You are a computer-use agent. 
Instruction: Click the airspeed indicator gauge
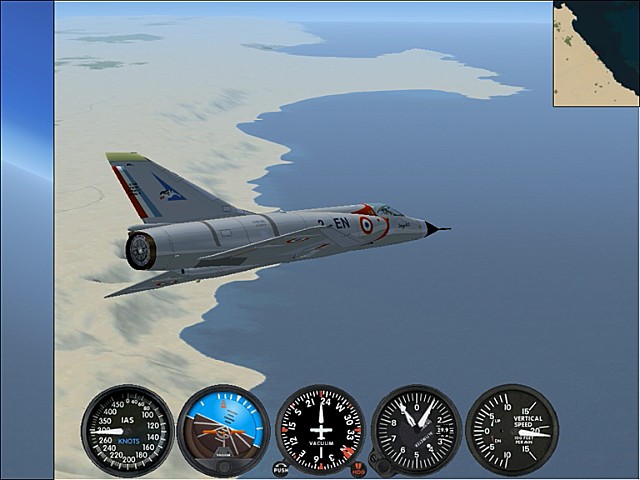(127, 430)
